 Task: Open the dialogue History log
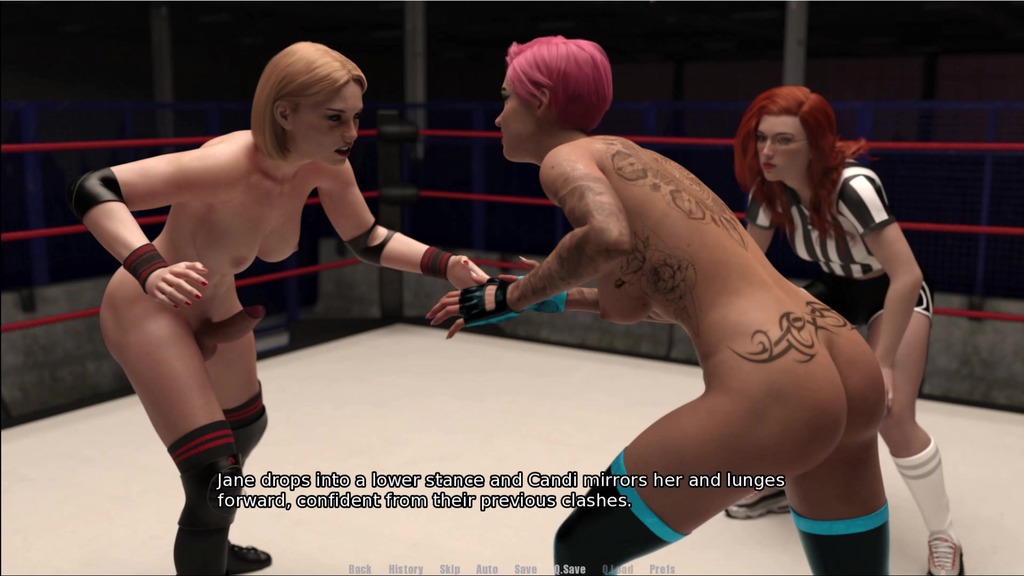tap(406, 569)
